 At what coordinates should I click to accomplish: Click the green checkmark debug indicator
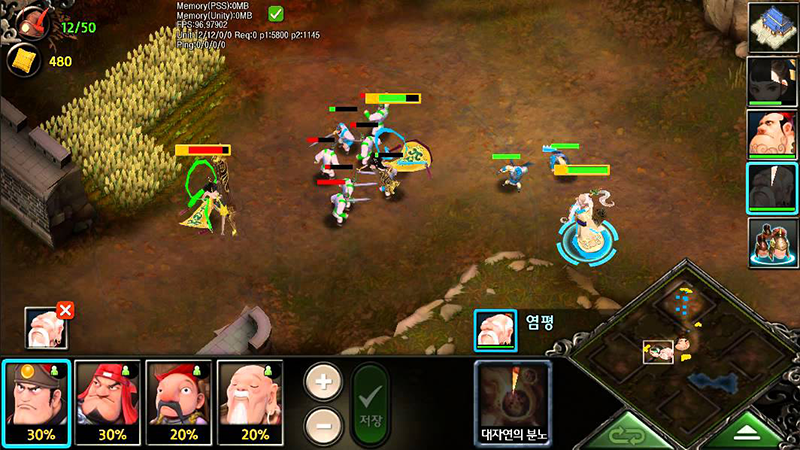click(x=276, y=14)
